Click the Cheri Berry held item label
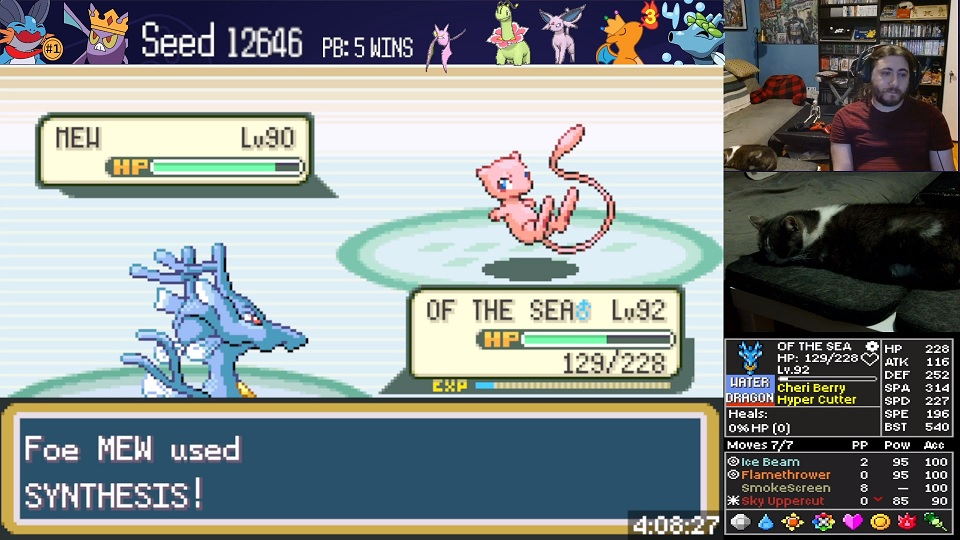The image size is (960, 540). point(811,388)
